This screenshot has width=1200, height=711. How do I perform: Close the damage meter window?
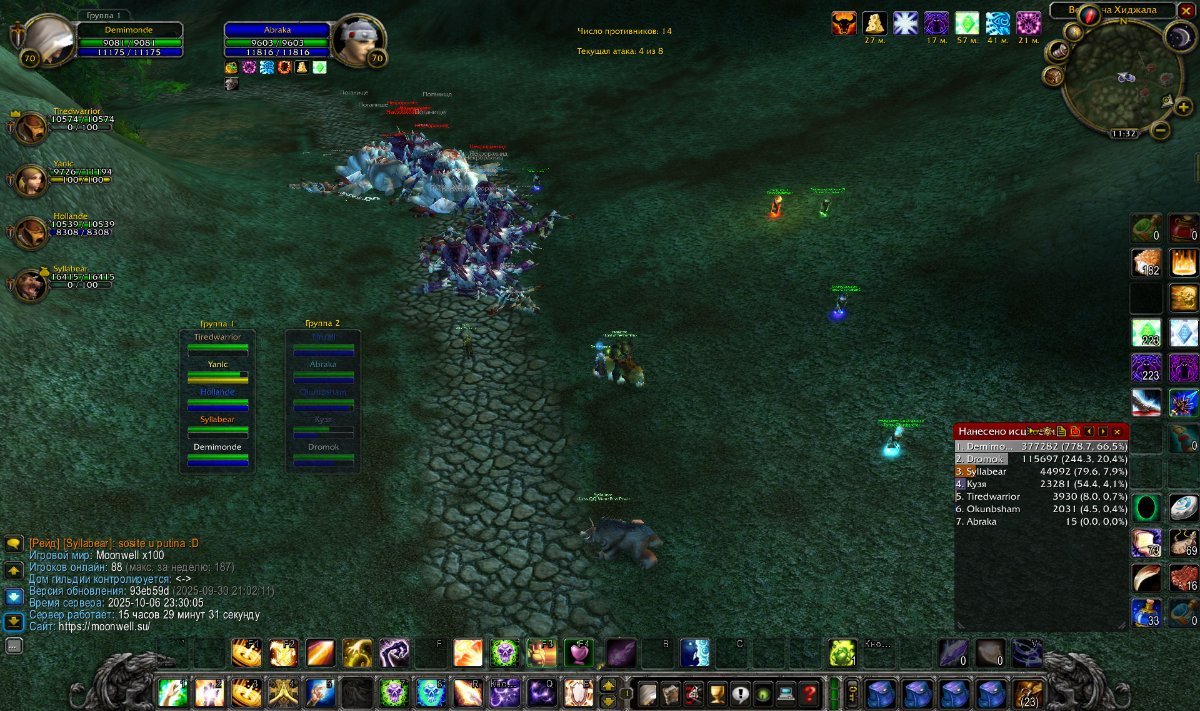click(x=1117, y=431)
